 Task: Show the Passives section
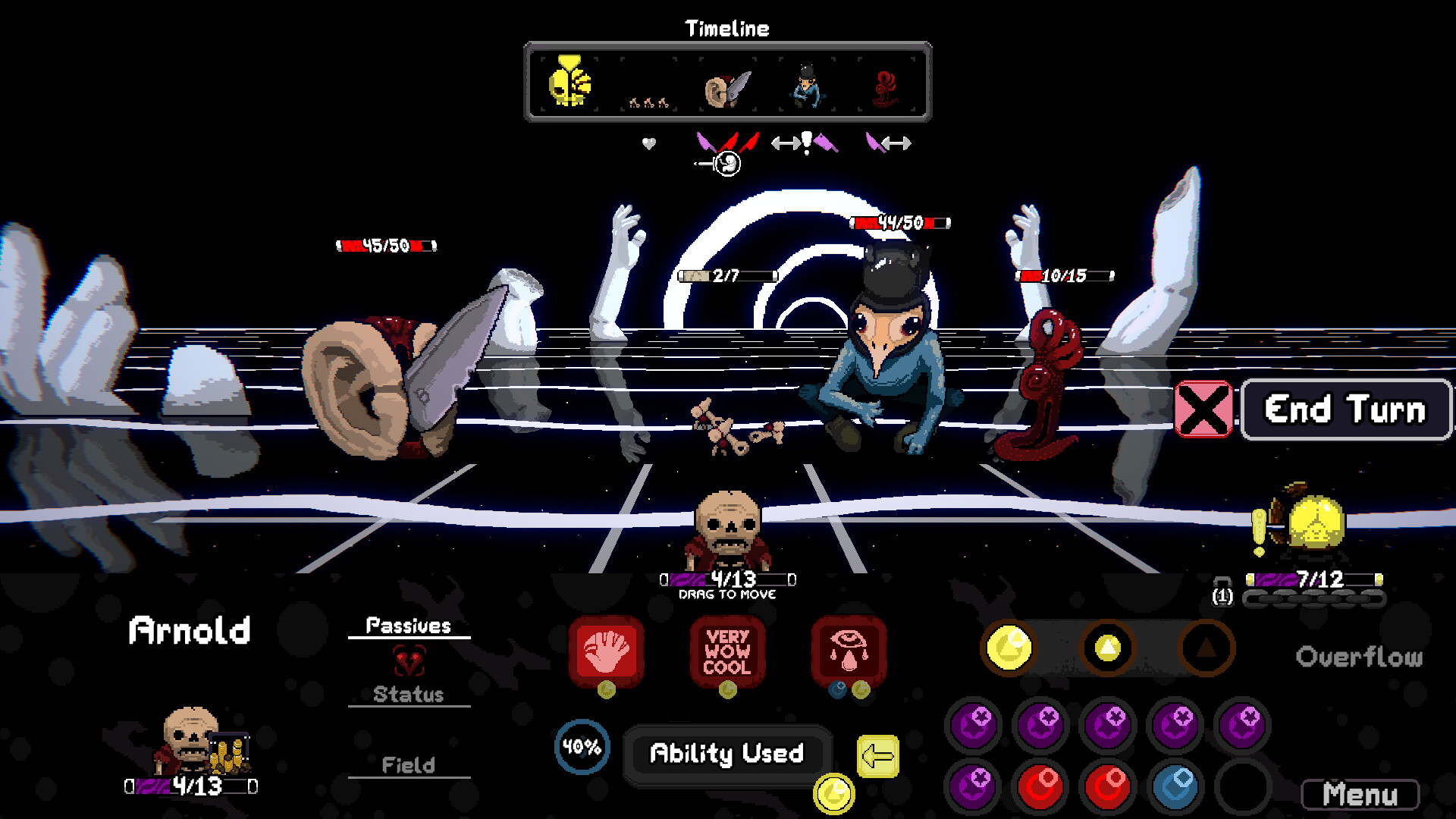tap(409, 626)
